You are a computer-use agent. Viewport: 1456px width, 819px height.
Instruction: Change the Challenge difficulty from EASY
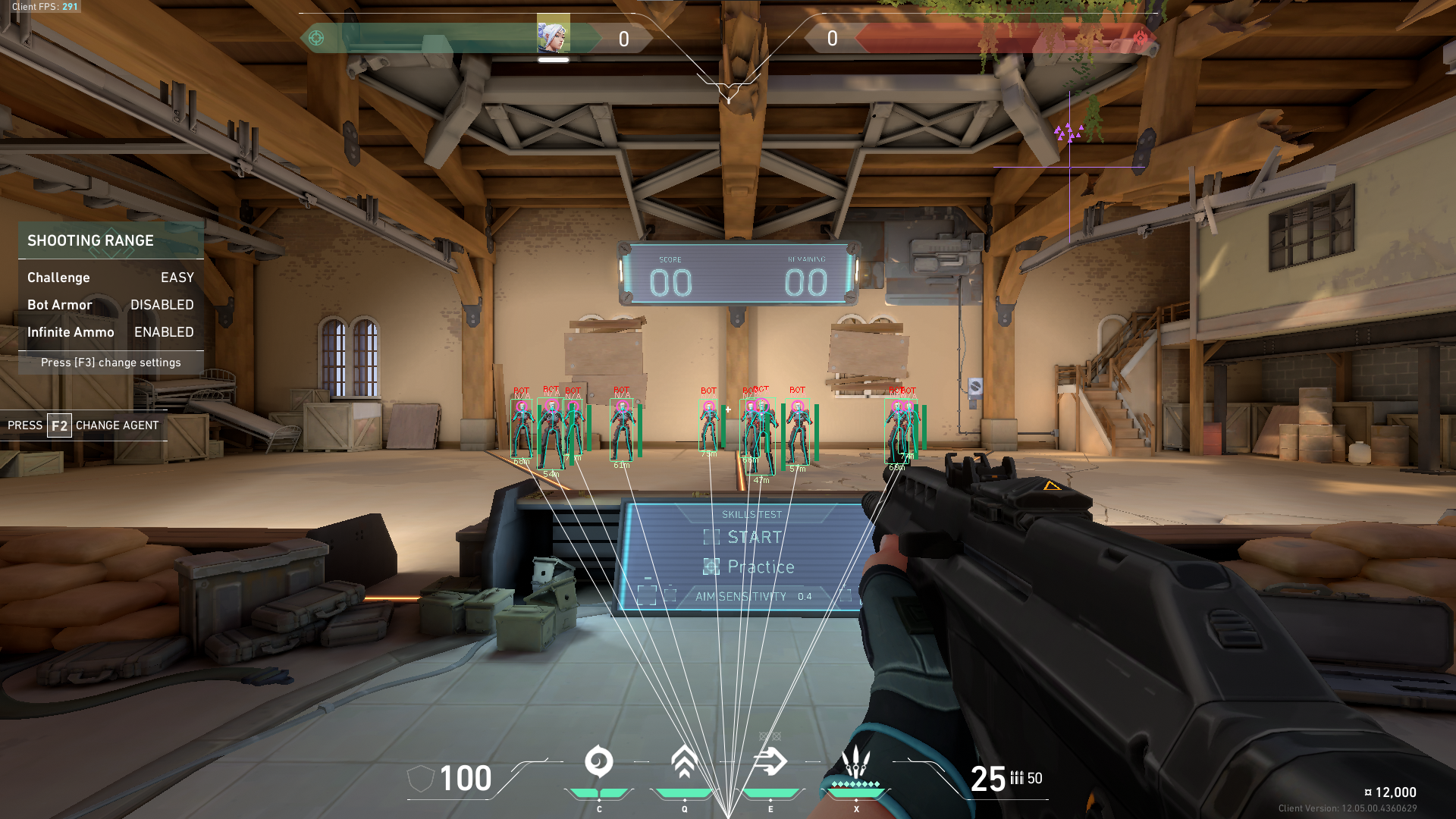tap(177, 278)
